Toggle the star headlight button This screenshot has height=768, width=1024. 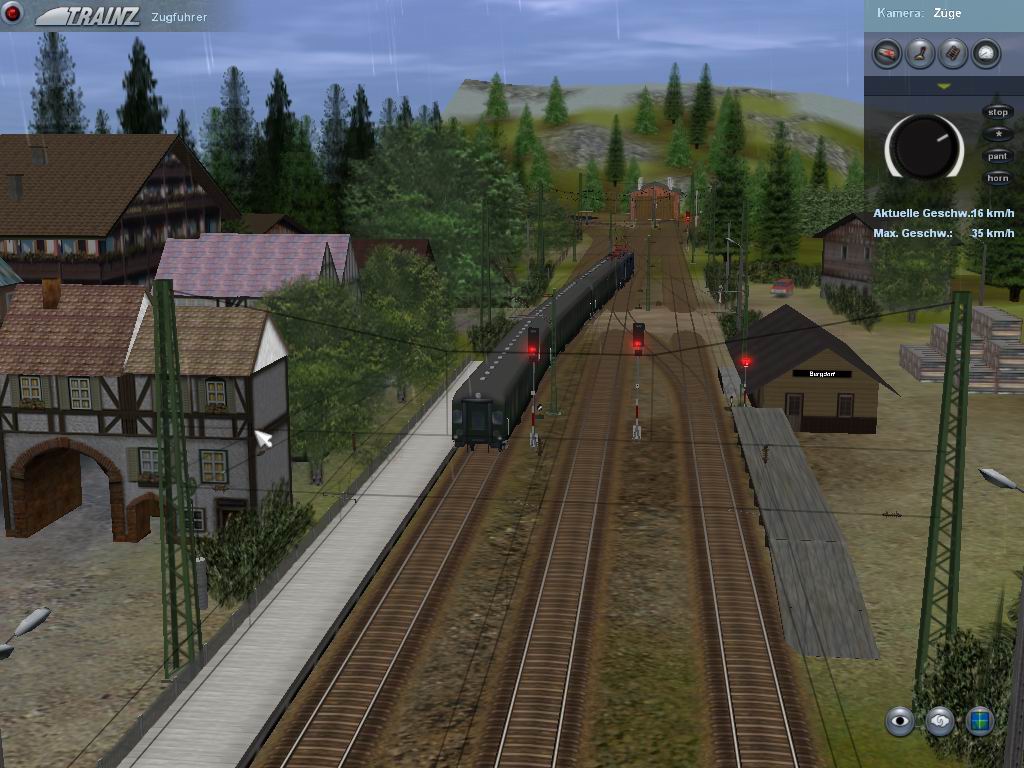pos(997,134)
